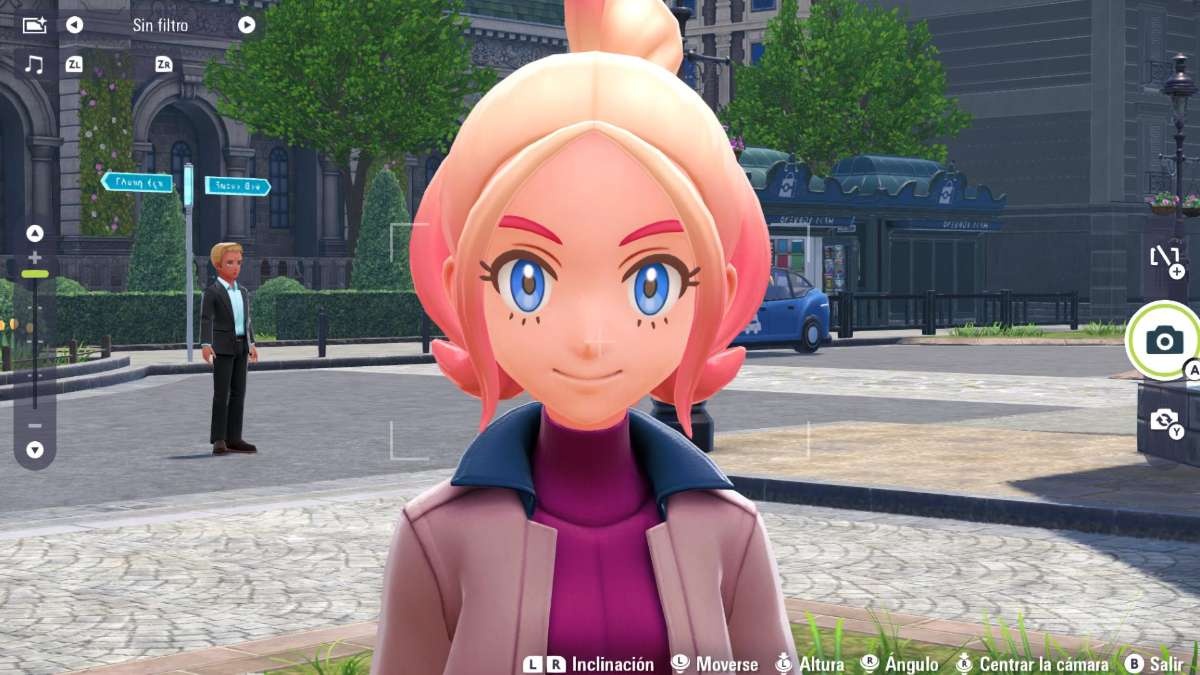Open the photo filter icon with sparkle
The width and height of the screenshot is (1200, 675).
click(x=34, y=25)
